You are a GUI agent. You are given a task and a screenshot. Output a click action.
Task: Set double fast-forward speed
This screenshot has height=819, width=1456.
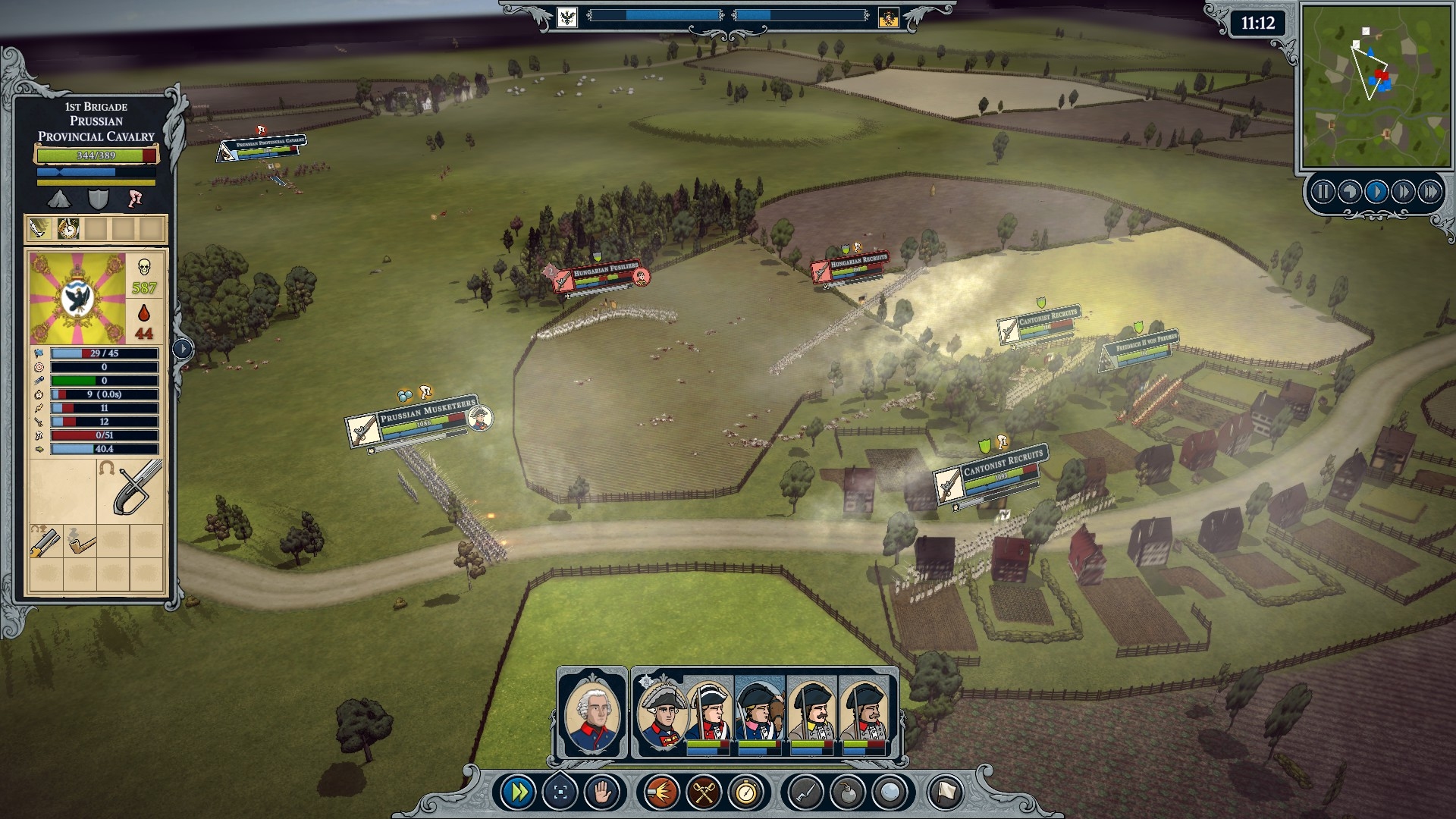click(x=1403, y=192)
